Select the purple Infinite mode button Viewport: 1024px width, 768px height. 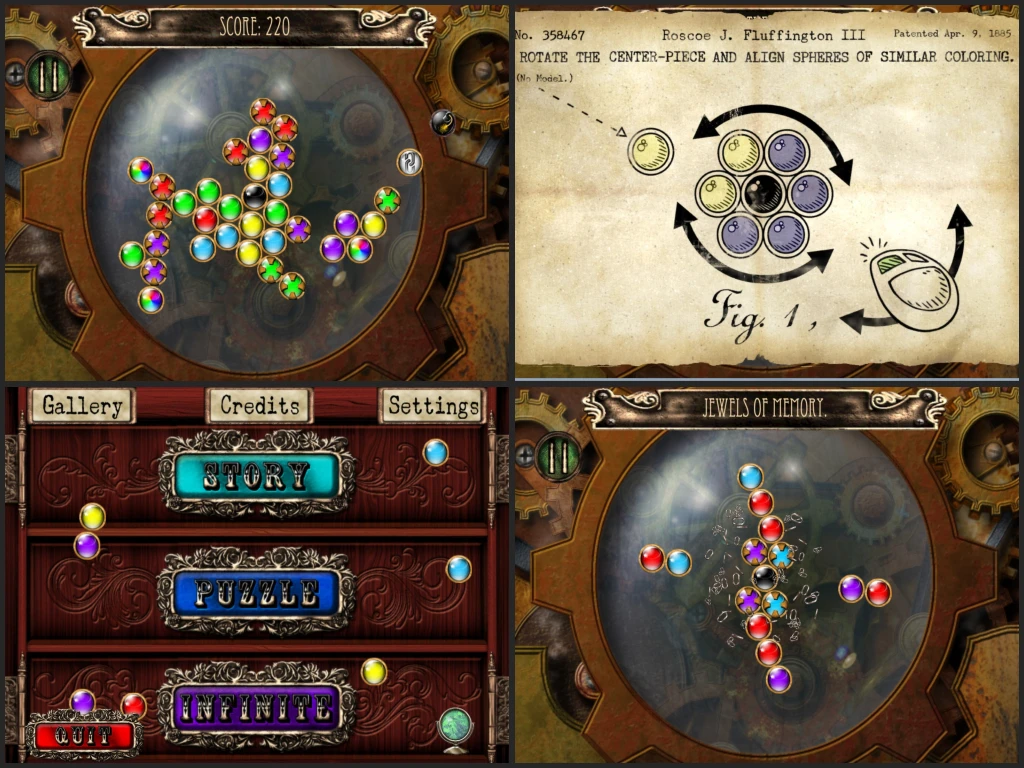click(x=257, y=709)
